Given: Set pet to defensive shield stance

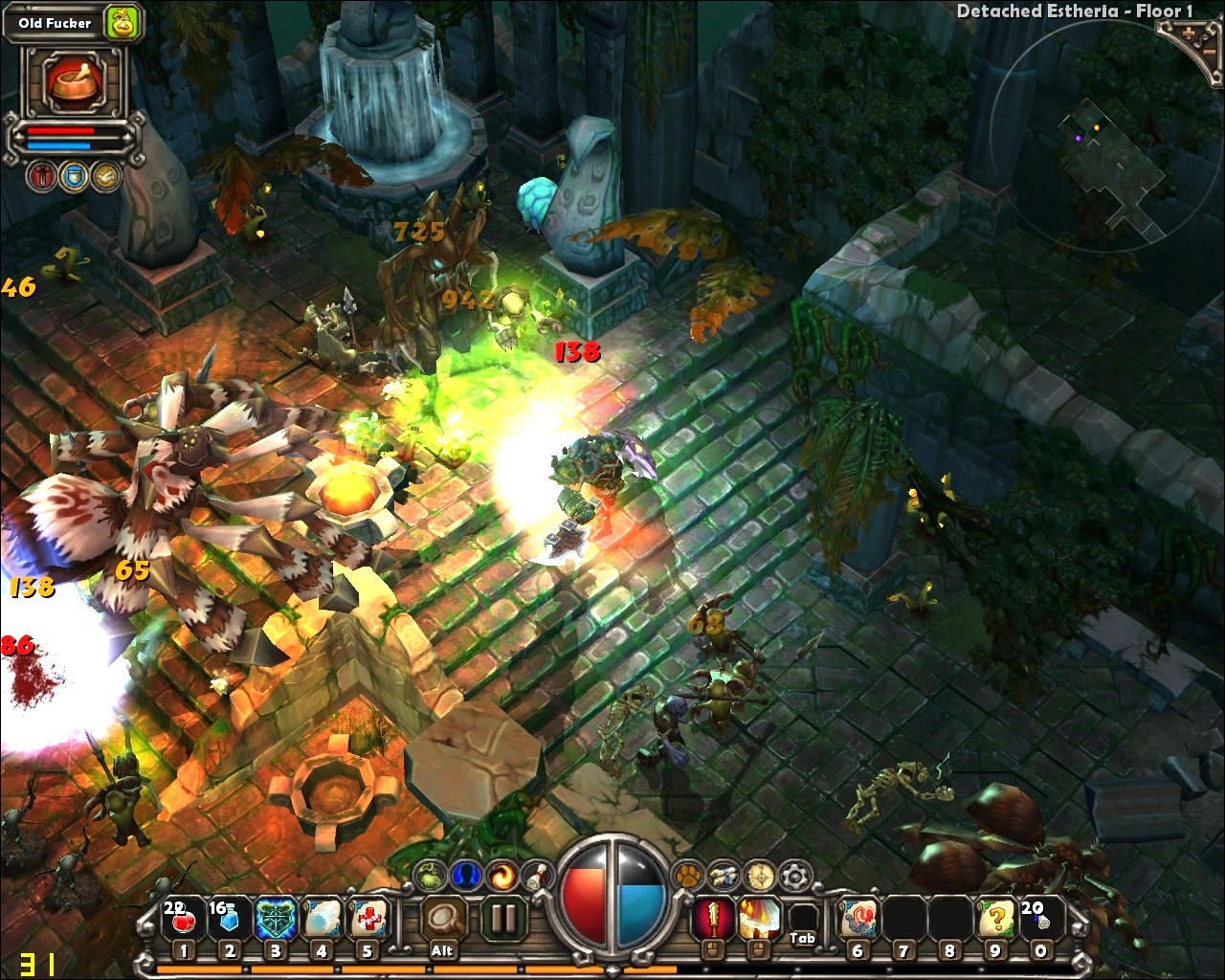Looking at the screenshot, I should click(74, 177).
